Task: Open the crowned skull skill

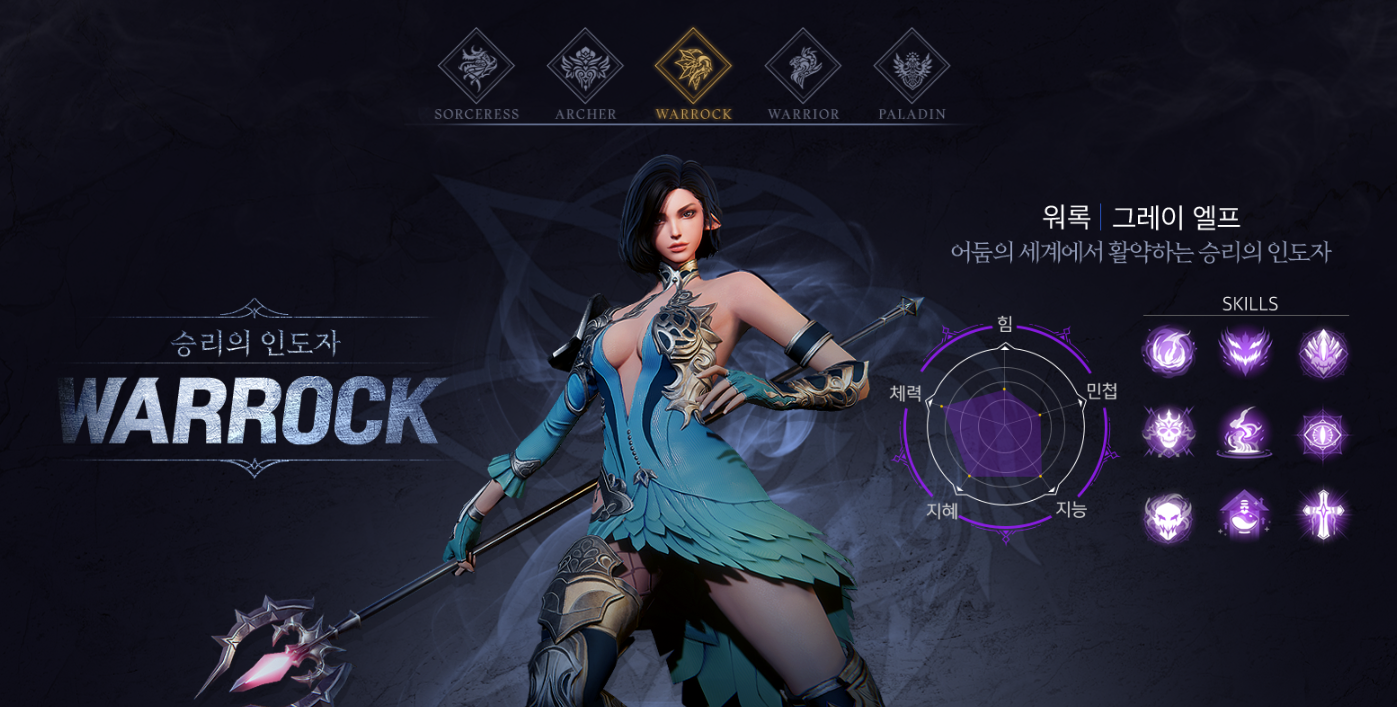Action: (x=1168, y=434)
